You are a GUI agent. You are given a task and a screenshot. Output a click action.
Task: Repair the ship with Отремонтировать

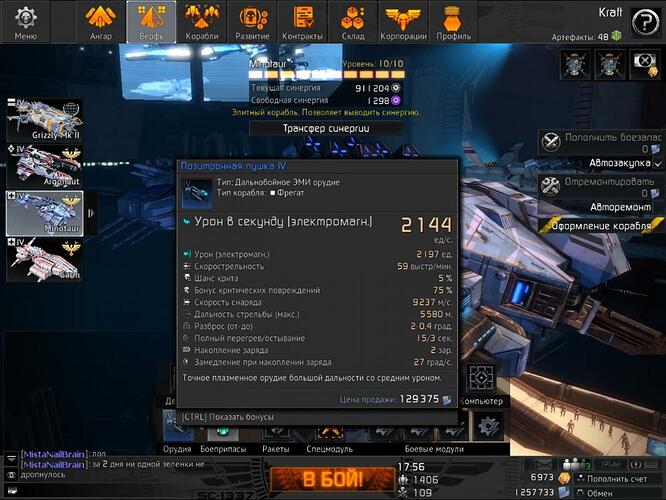(x=598, y=185)
